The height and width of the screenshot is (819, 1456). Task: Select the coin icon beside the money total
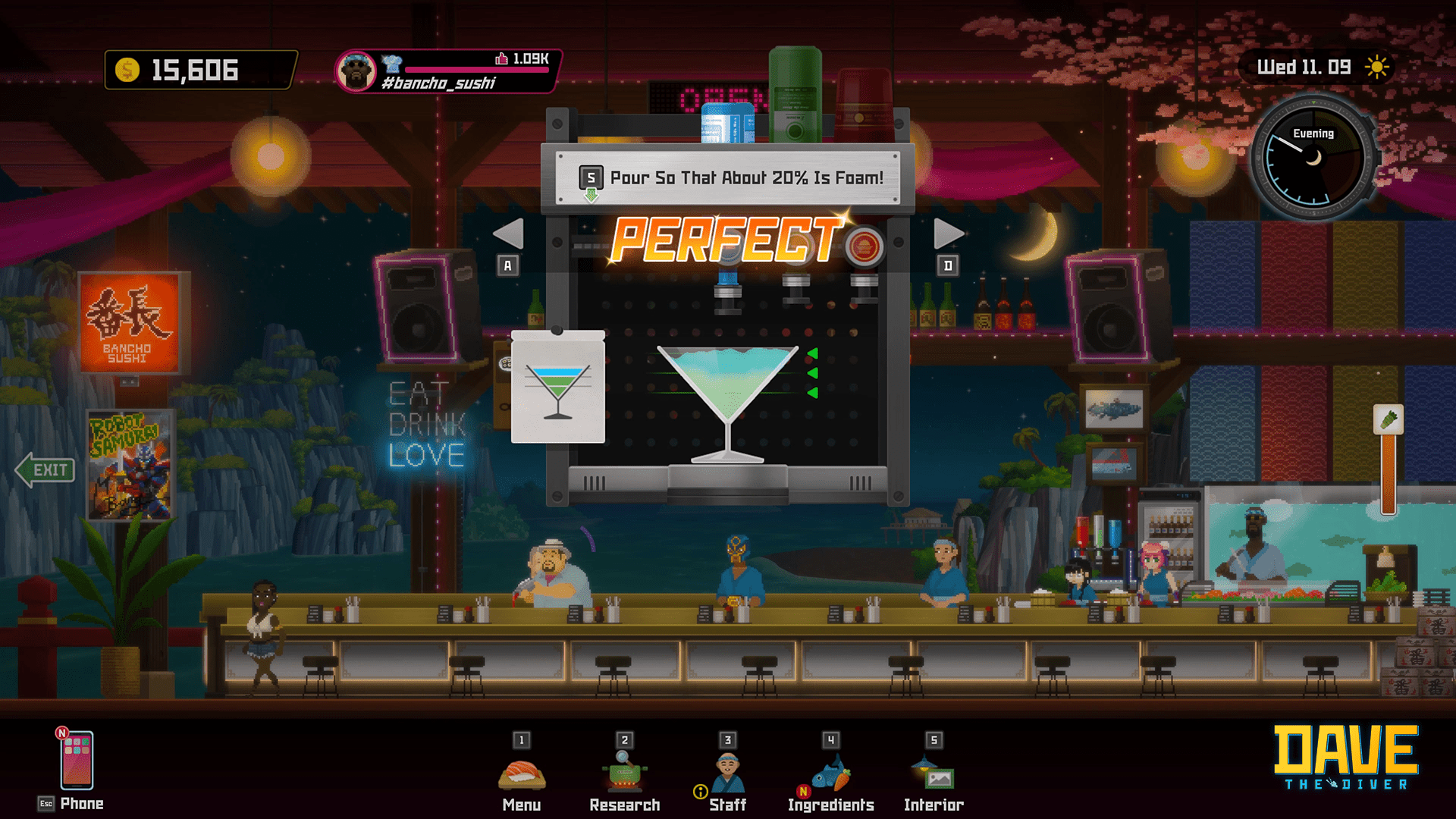point(126,71)
